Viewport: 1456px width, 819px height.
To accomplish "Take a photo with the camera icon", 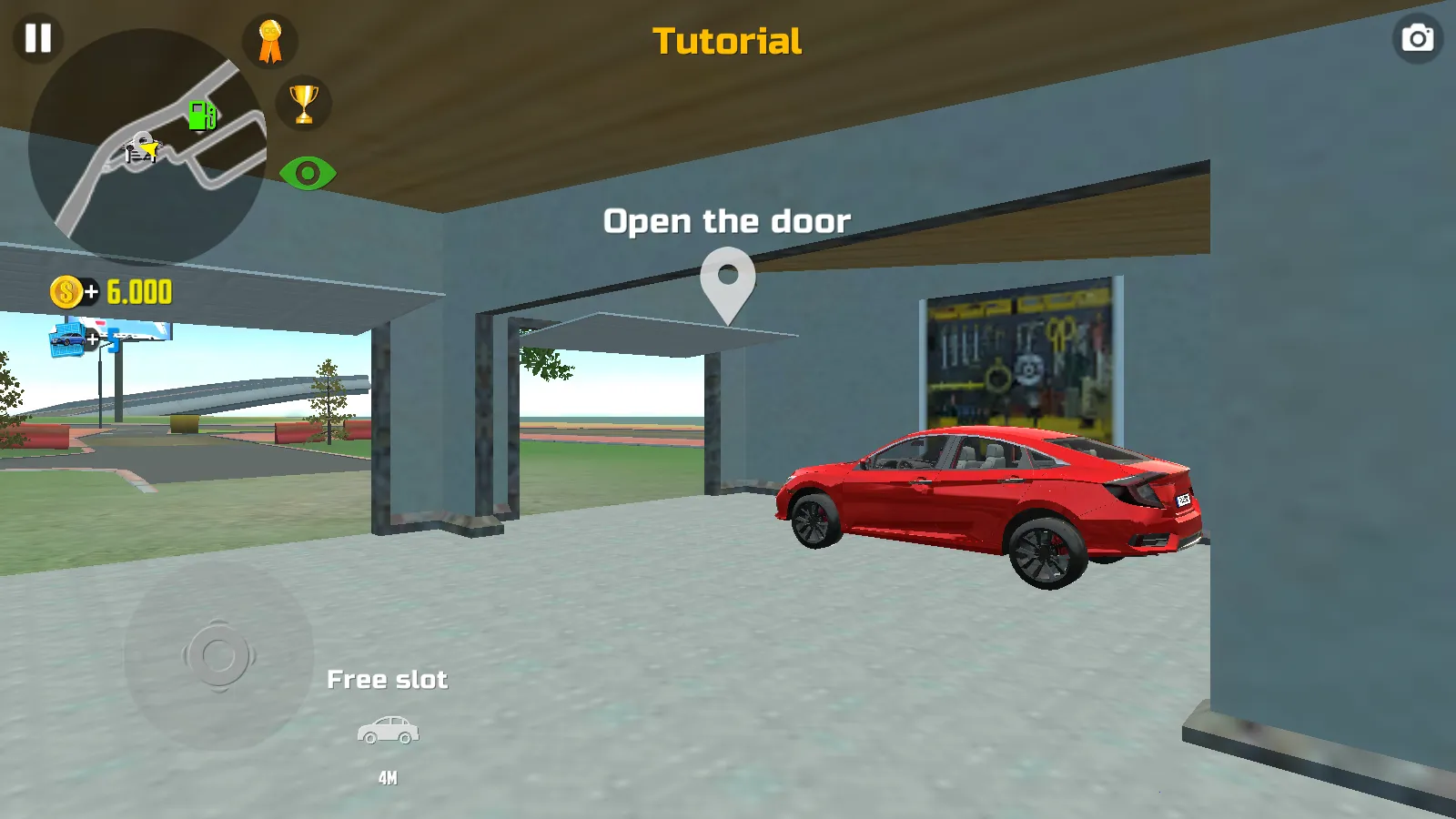I will point(1417,38).
